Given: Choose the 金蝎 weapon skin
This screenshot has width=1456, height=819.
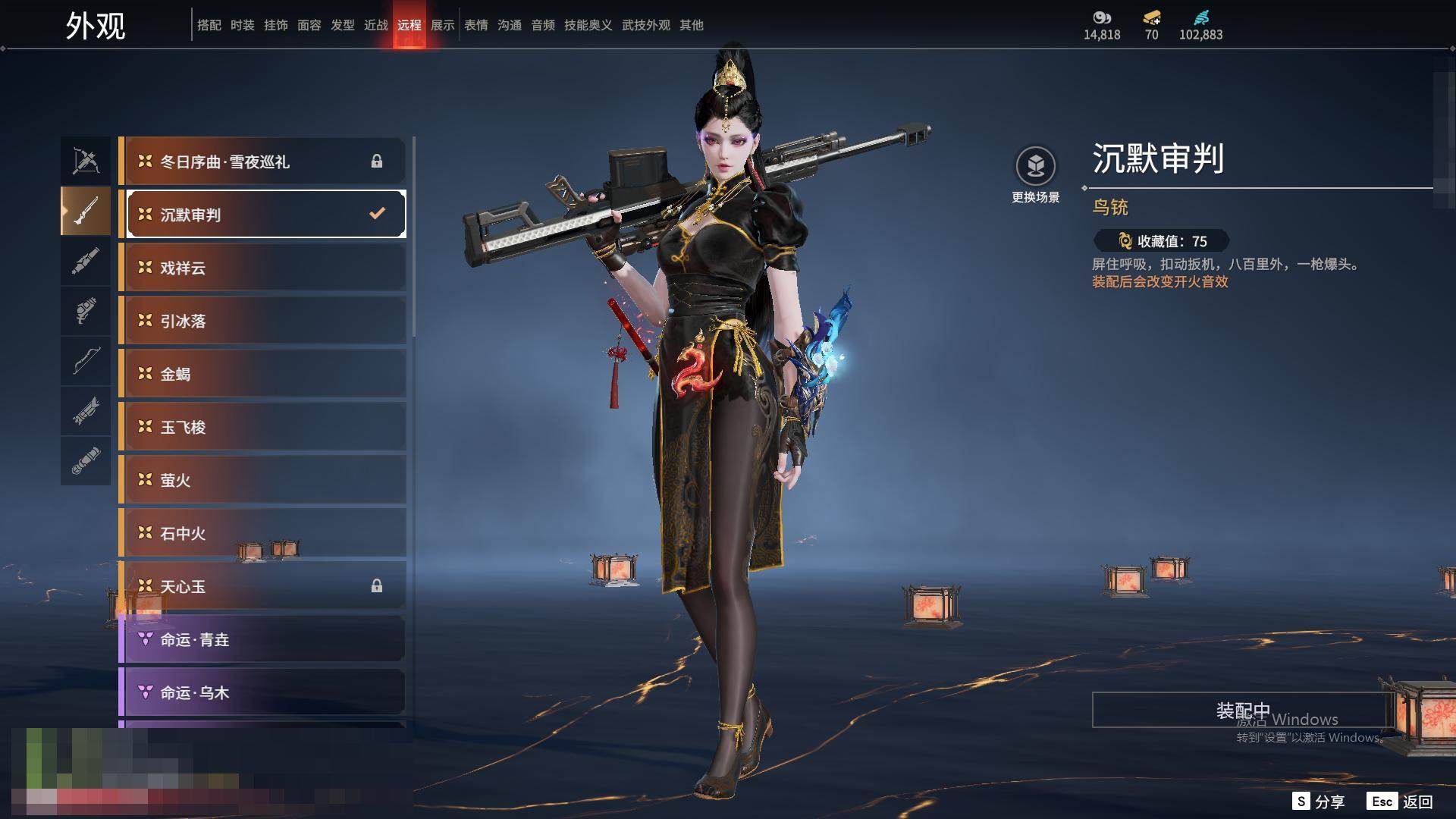Looking at the screenshot, I should pyautogui.click(x=262, y=374).
